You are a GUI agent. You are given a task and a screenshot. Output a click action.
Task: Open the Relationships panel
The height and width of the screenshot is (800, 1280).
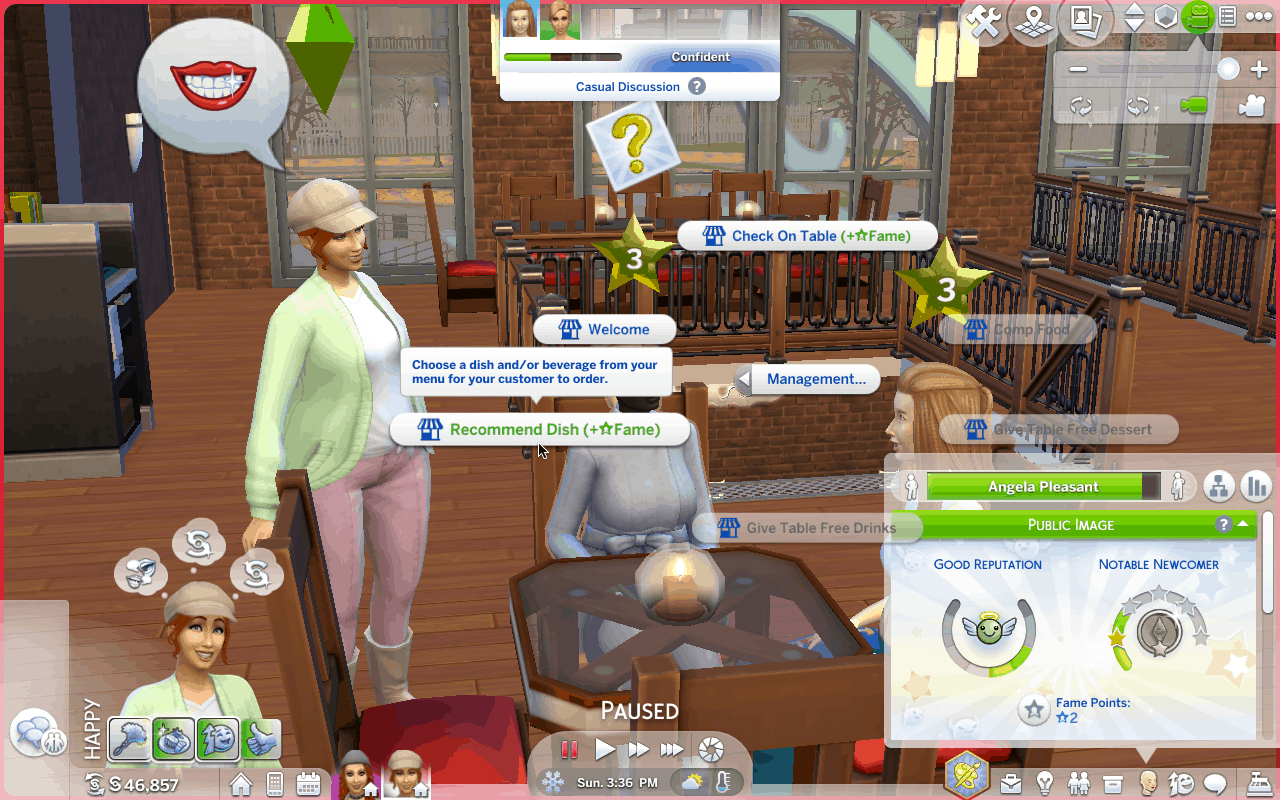[1079, 782]
